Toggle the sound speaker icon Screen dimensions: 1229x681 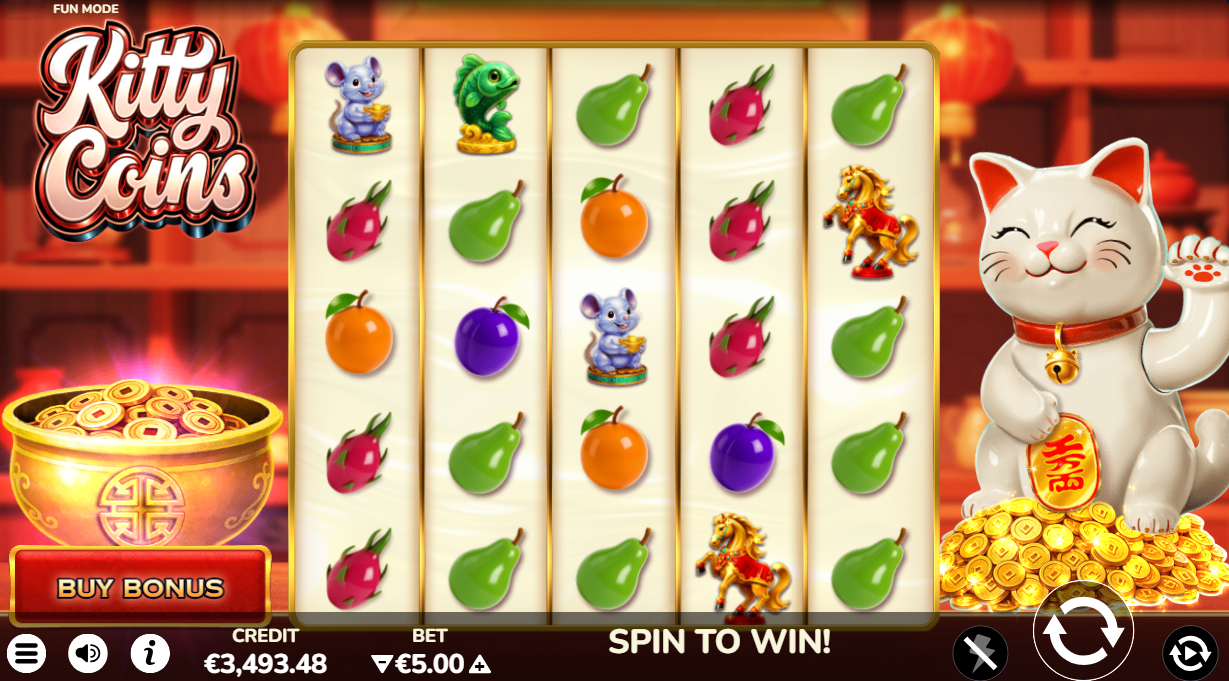pyautogui.click(x=88, y=654)
